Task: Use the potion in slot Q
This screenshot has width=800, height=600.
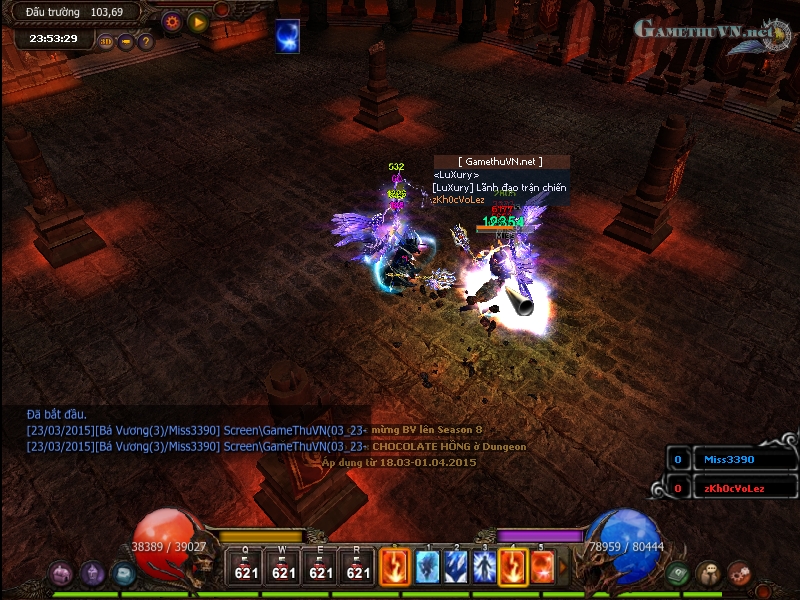Action: pos(246,567)
